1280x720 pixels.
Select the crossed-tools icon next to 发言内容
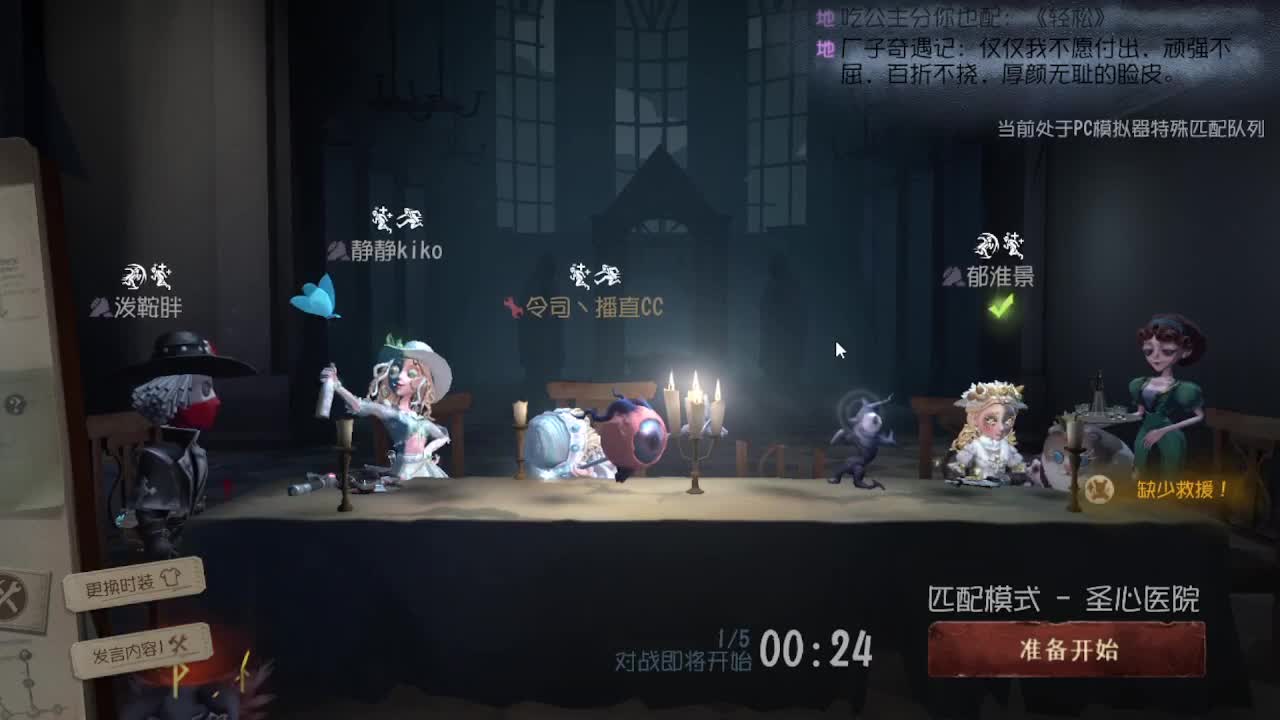coord(180,646)
